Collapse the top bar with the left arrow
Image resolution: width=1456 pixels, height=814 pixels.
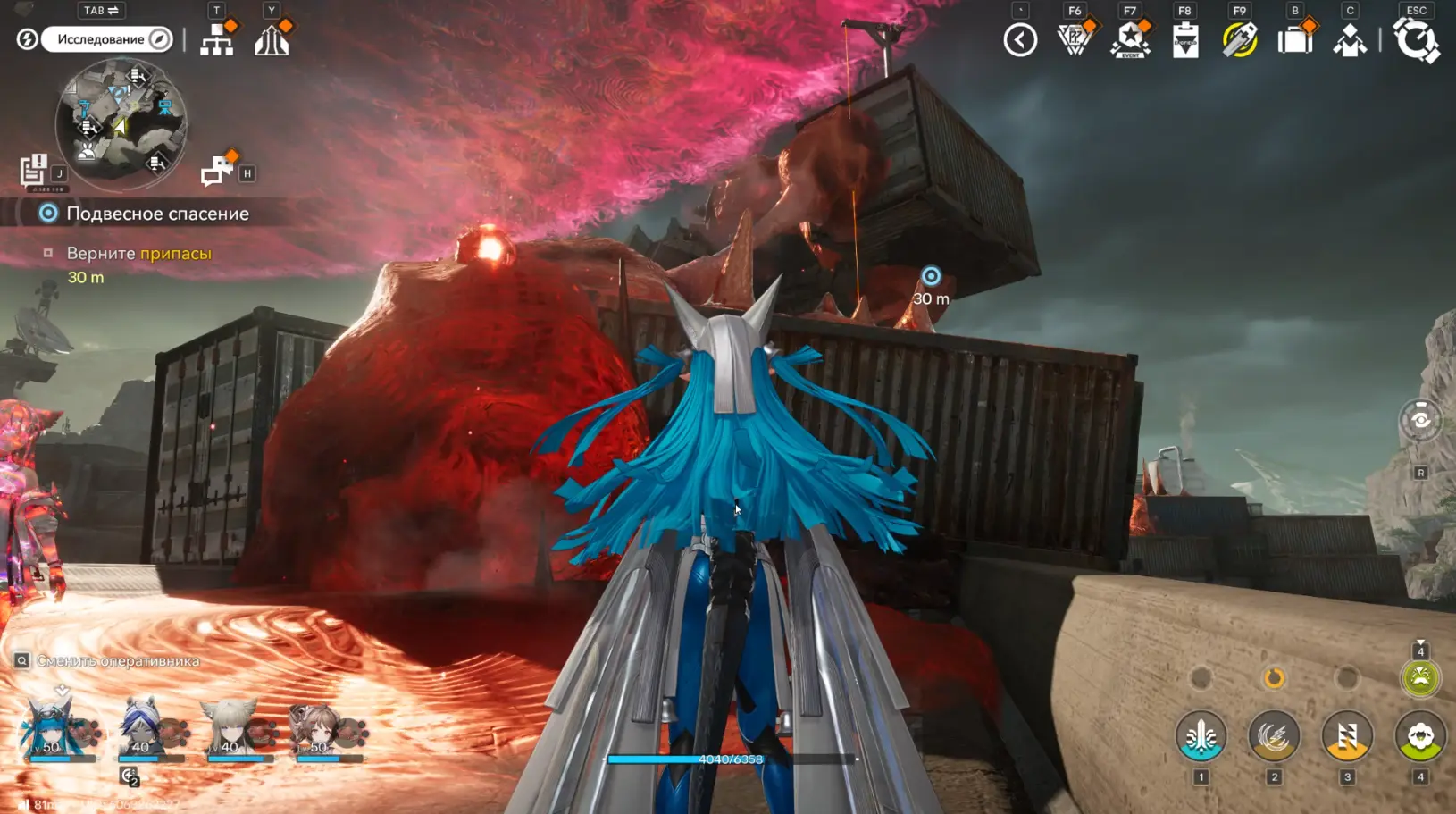tap(1020, 40)
